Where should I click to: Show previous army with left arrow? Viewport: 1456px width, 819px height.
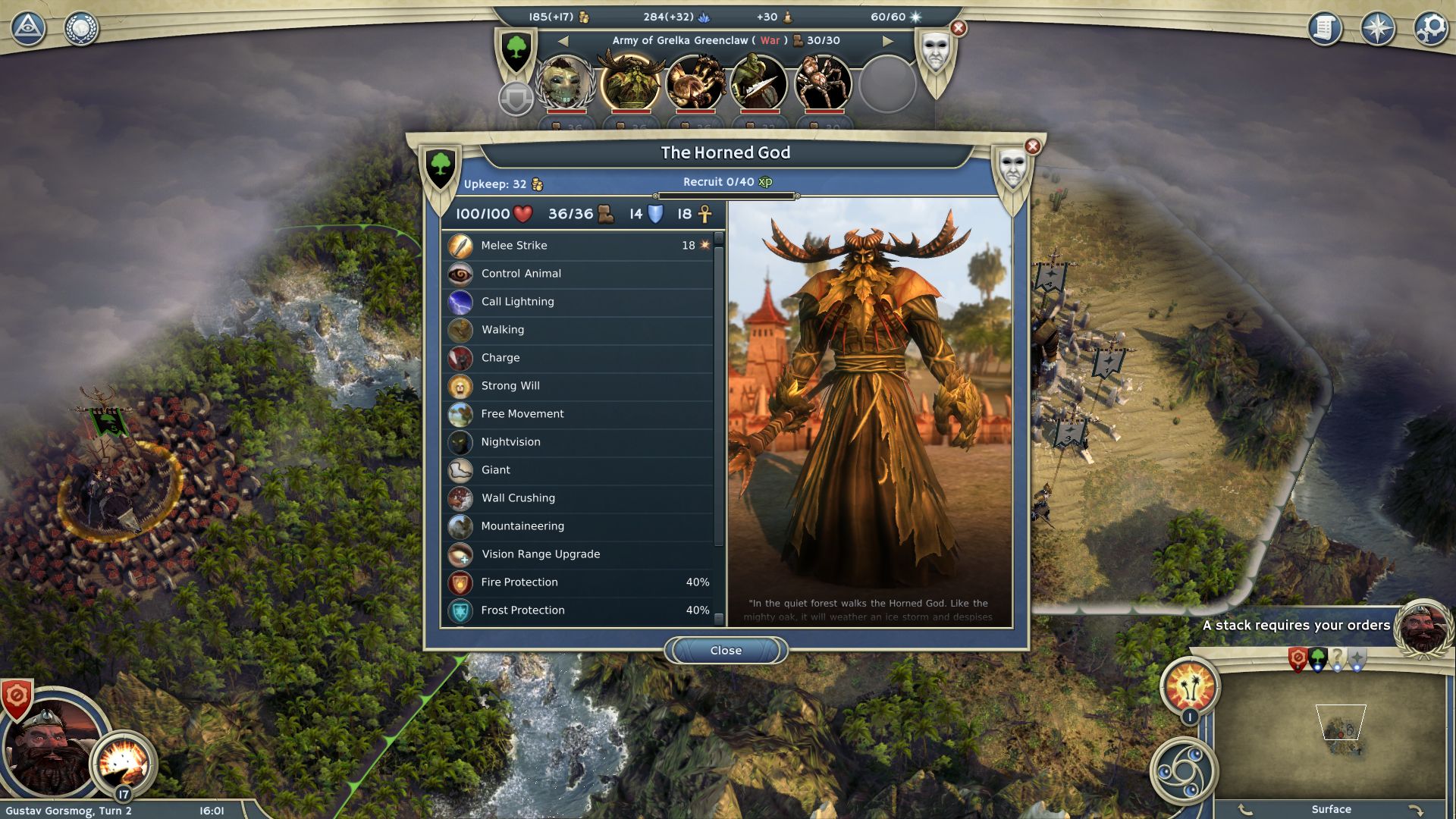tap(563, 41)
